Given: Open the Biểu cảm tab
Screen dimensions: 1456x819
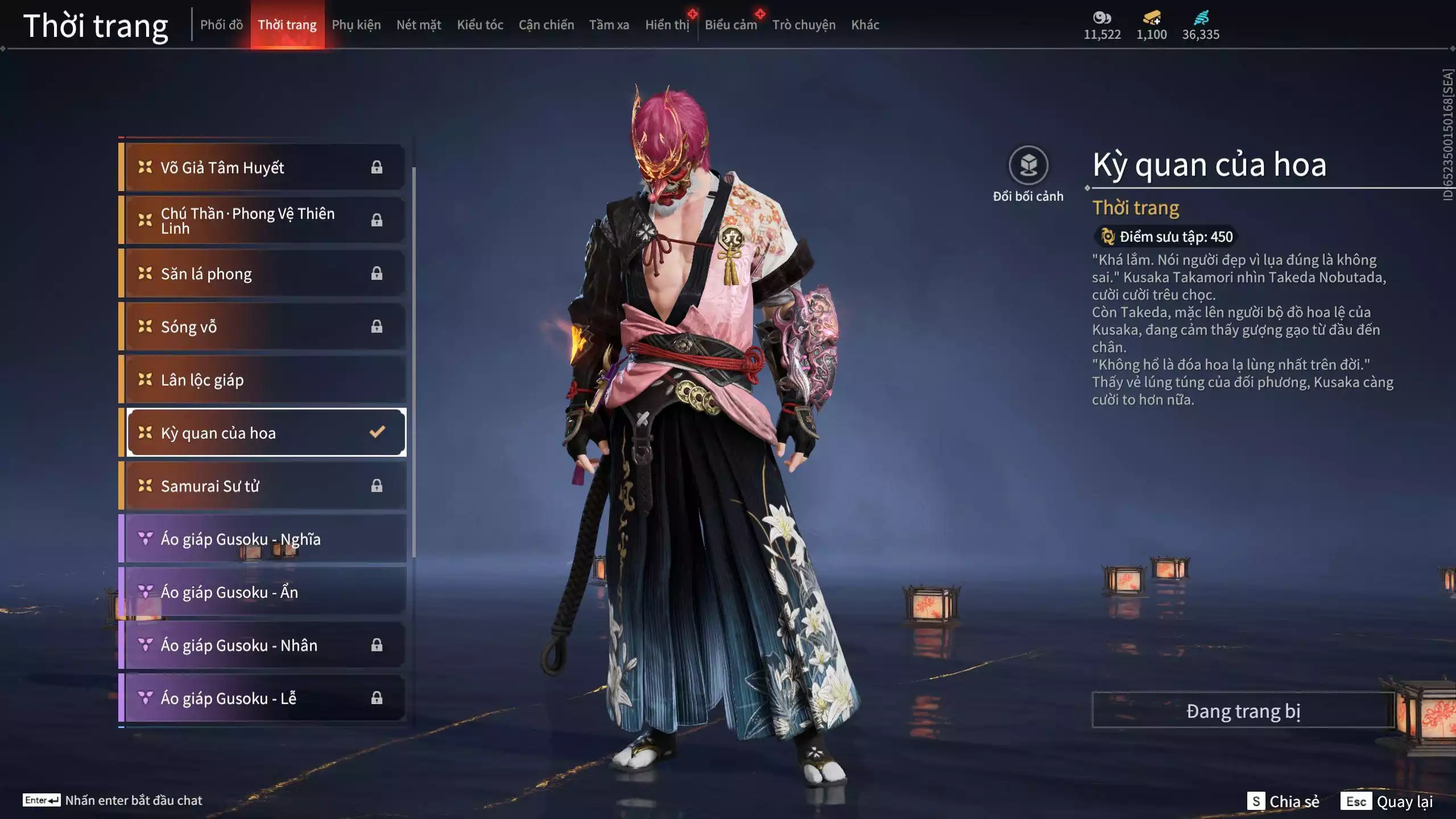Looking at the screenshot, I should point(731,25).
